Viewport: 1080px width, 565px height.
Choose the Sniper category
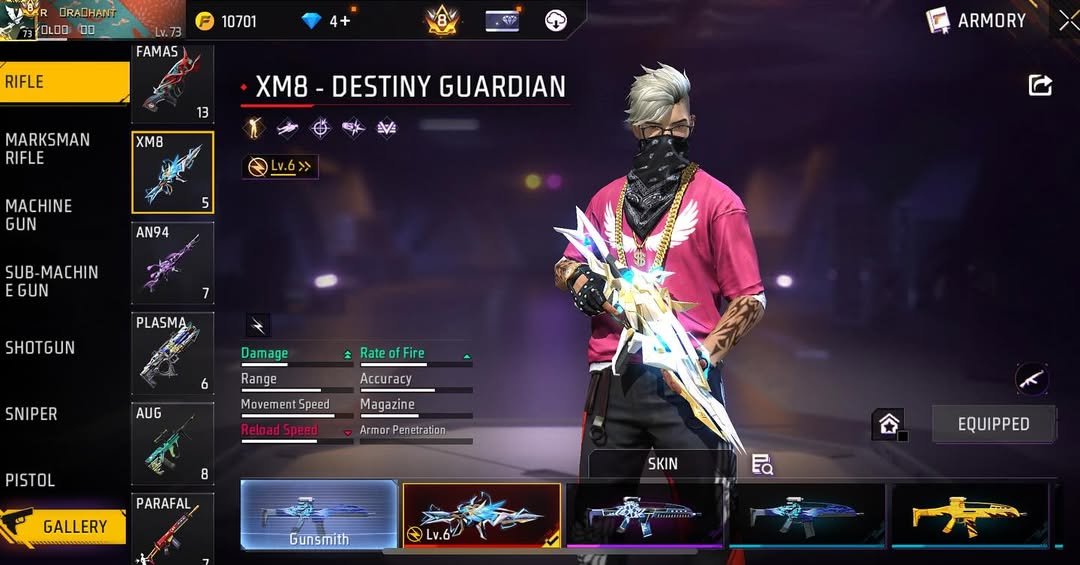[x=31, y=414]
